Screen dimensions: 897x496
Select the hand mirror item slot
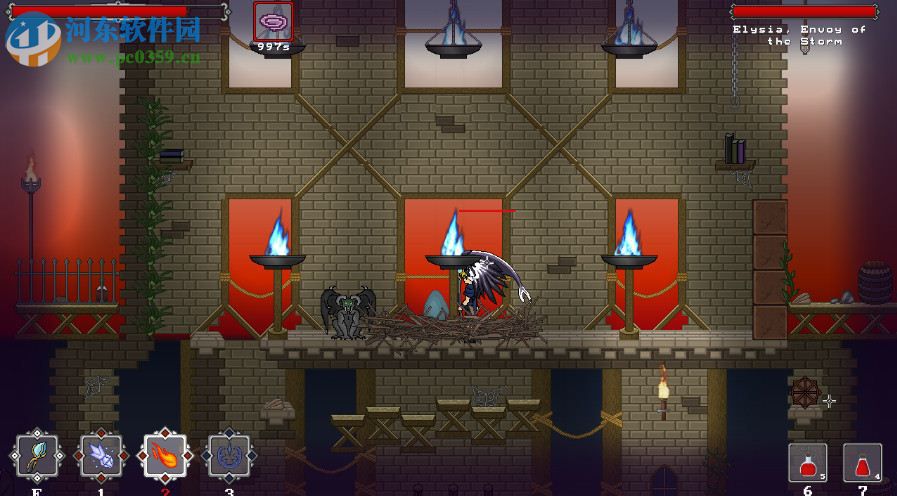pos(37,458)
